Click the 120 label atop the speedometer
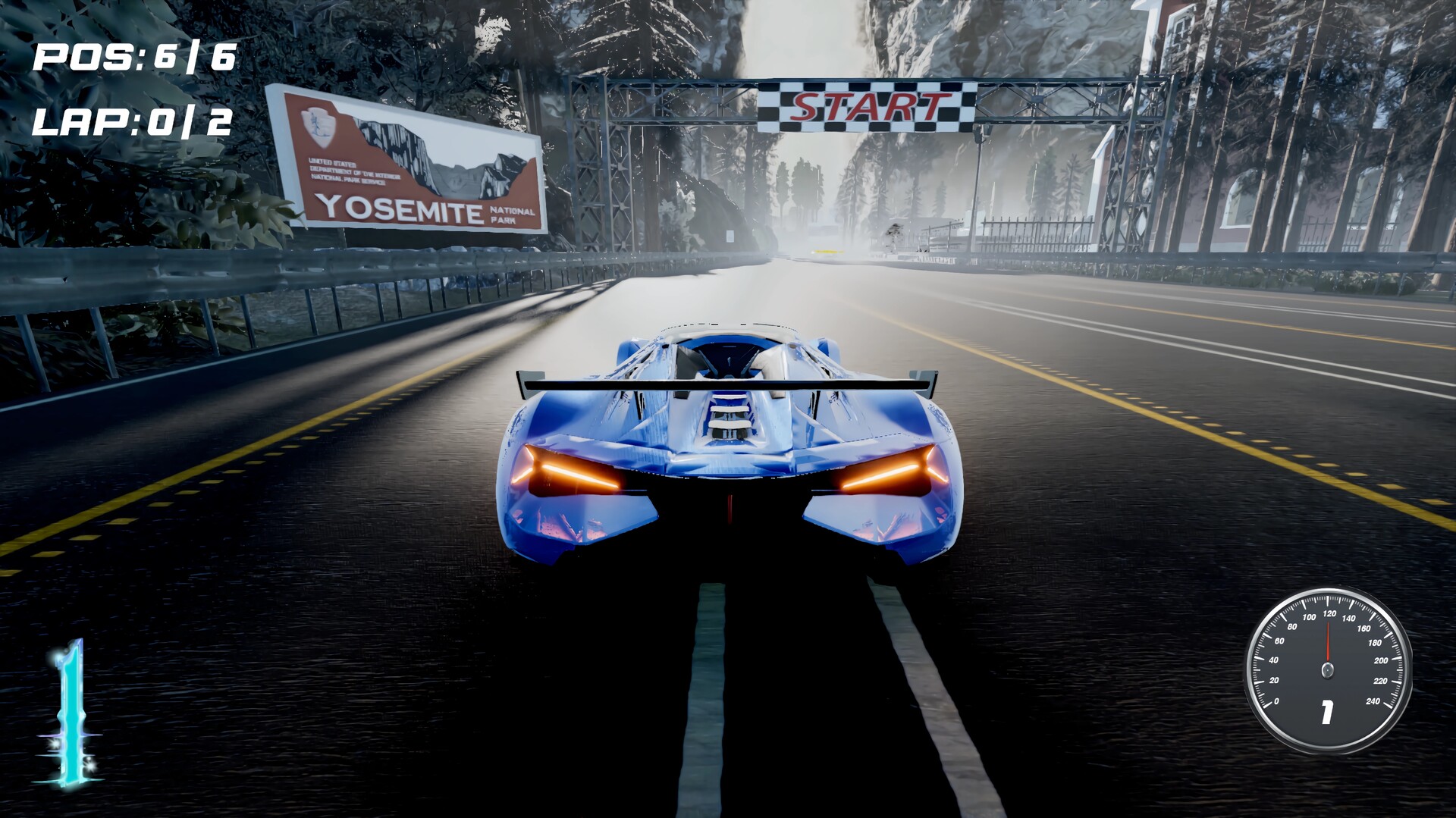Viewport: 1456px width, 818px height. coord(1329,613)
